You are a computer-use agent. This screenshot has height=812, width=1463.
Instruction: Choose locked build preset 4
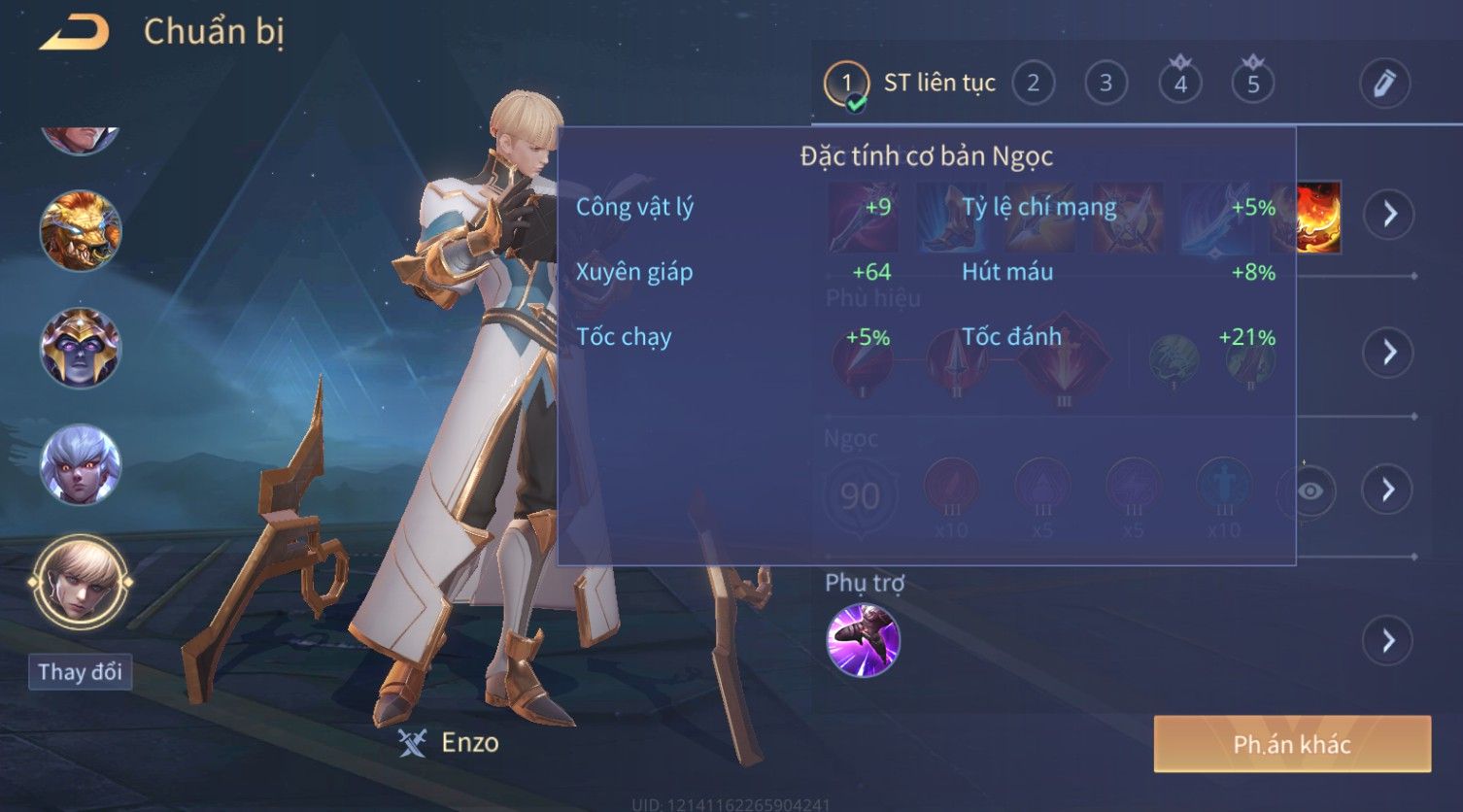point(1180,84)
